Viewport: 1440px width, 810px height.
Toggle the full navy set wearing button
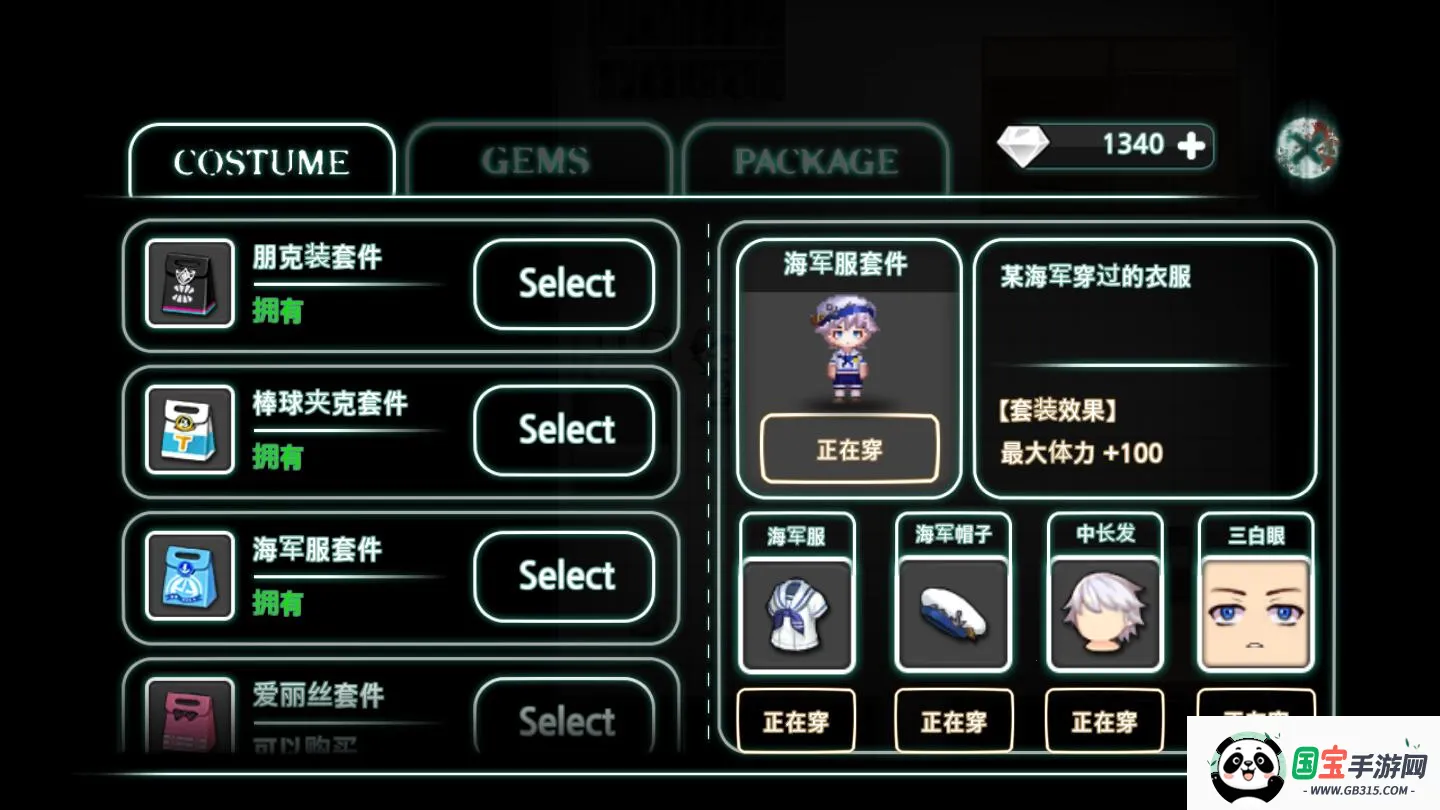[848, 449]
